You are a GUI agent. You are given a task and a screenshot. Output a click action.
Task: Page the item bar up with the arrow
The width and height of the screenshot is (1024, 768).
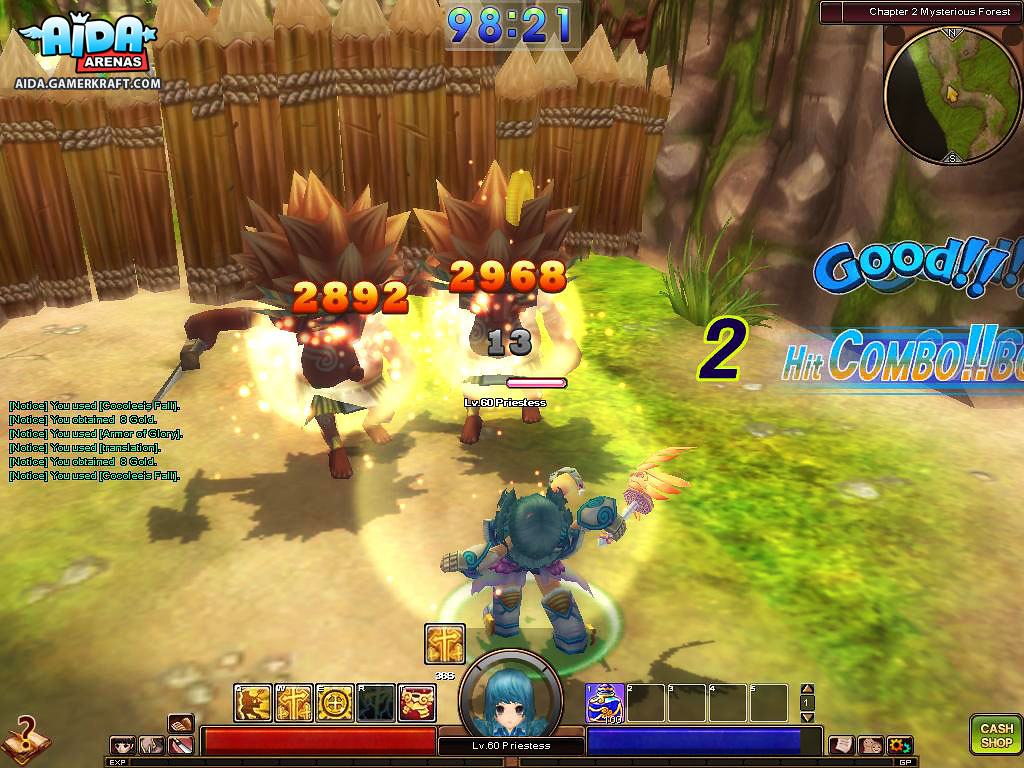[x=808, y=689]
